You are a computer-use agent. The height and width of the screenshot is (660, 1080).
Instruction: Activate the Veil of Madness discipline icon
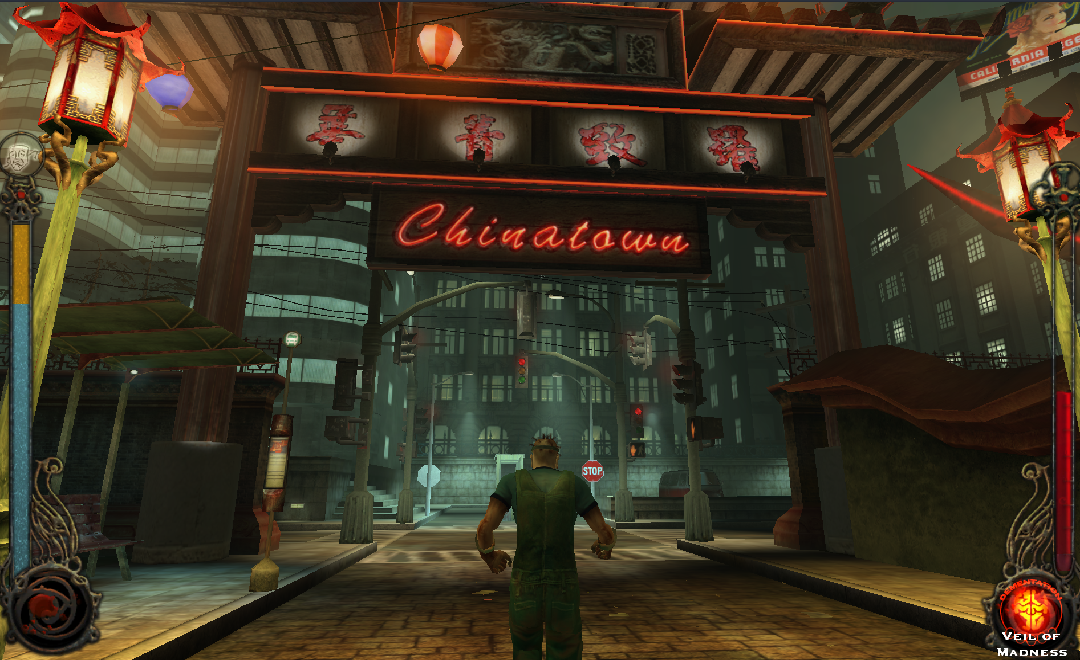[x=1033, y=607]
